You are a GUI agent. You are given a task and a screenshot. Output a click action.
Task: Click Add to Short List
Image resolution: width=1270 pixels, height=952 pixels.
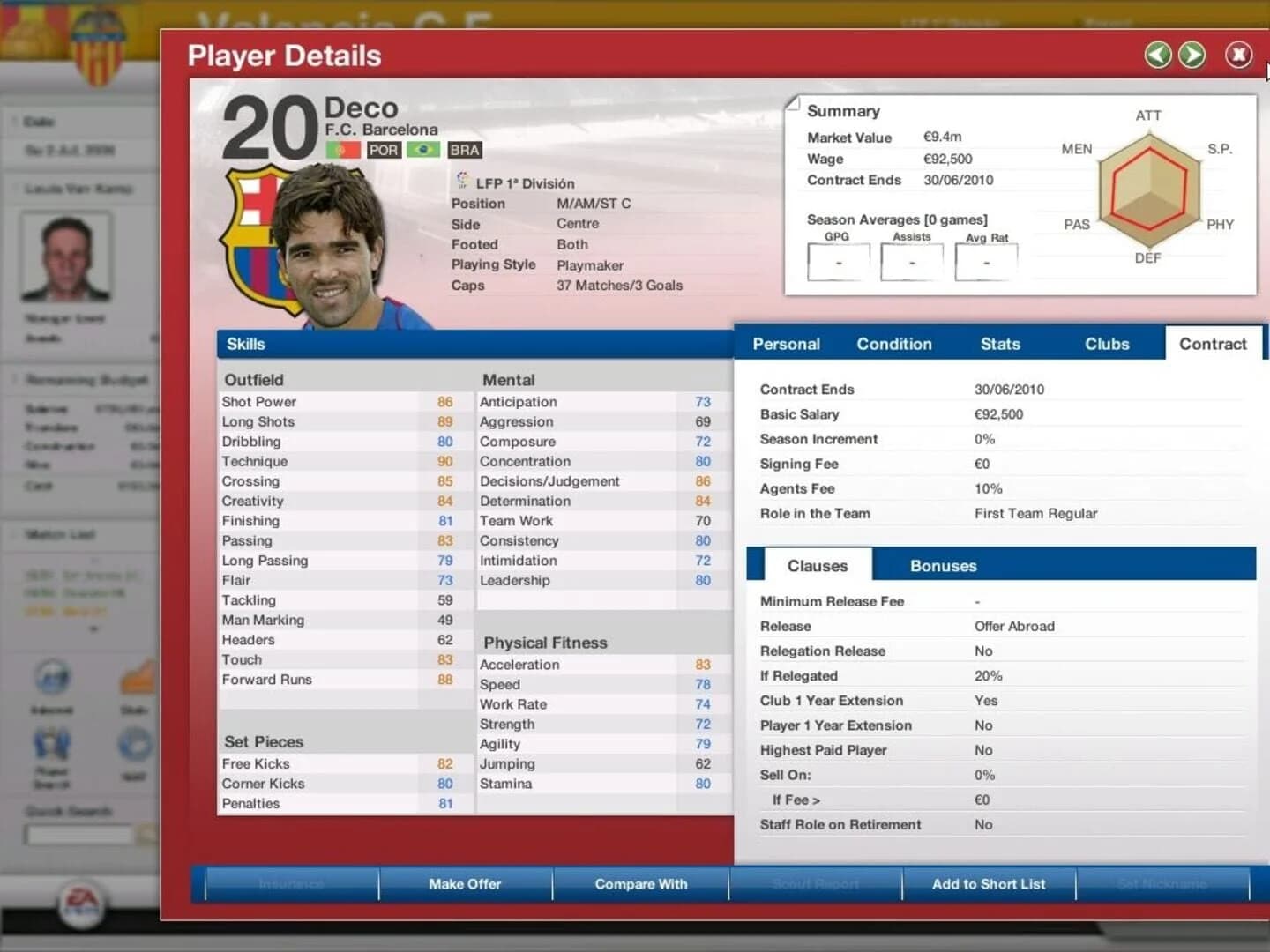(987, 884)
